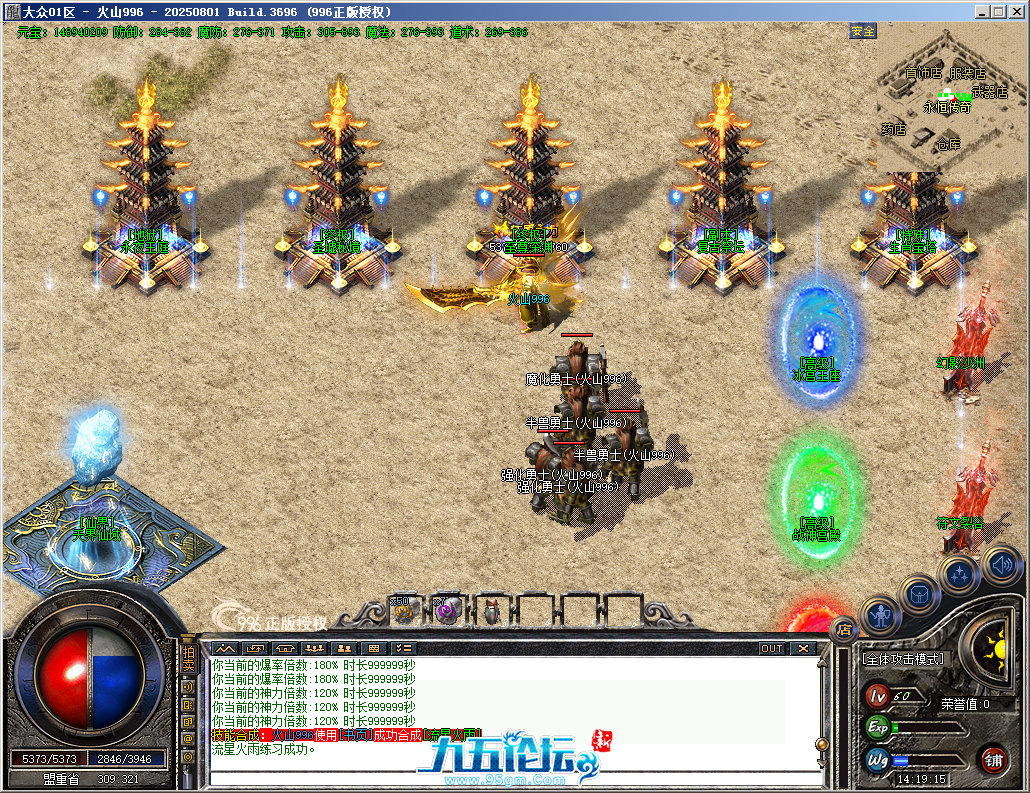Close the game window
1030x793 pixels.
pos(1016,11)
